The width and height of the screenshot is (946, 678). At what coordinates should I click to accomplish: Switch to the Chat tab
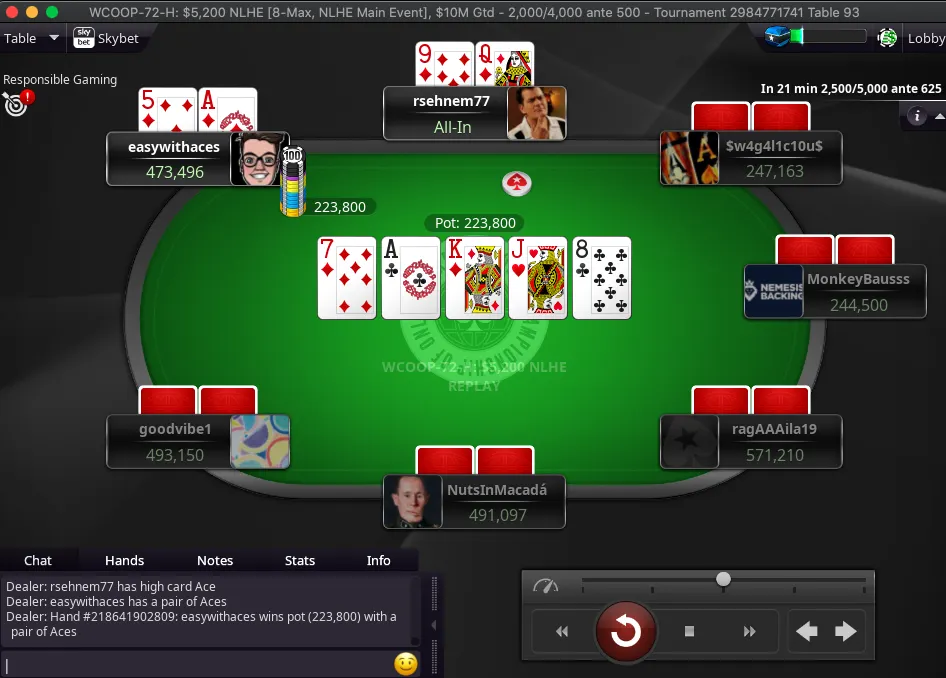[x=38, y=560]
